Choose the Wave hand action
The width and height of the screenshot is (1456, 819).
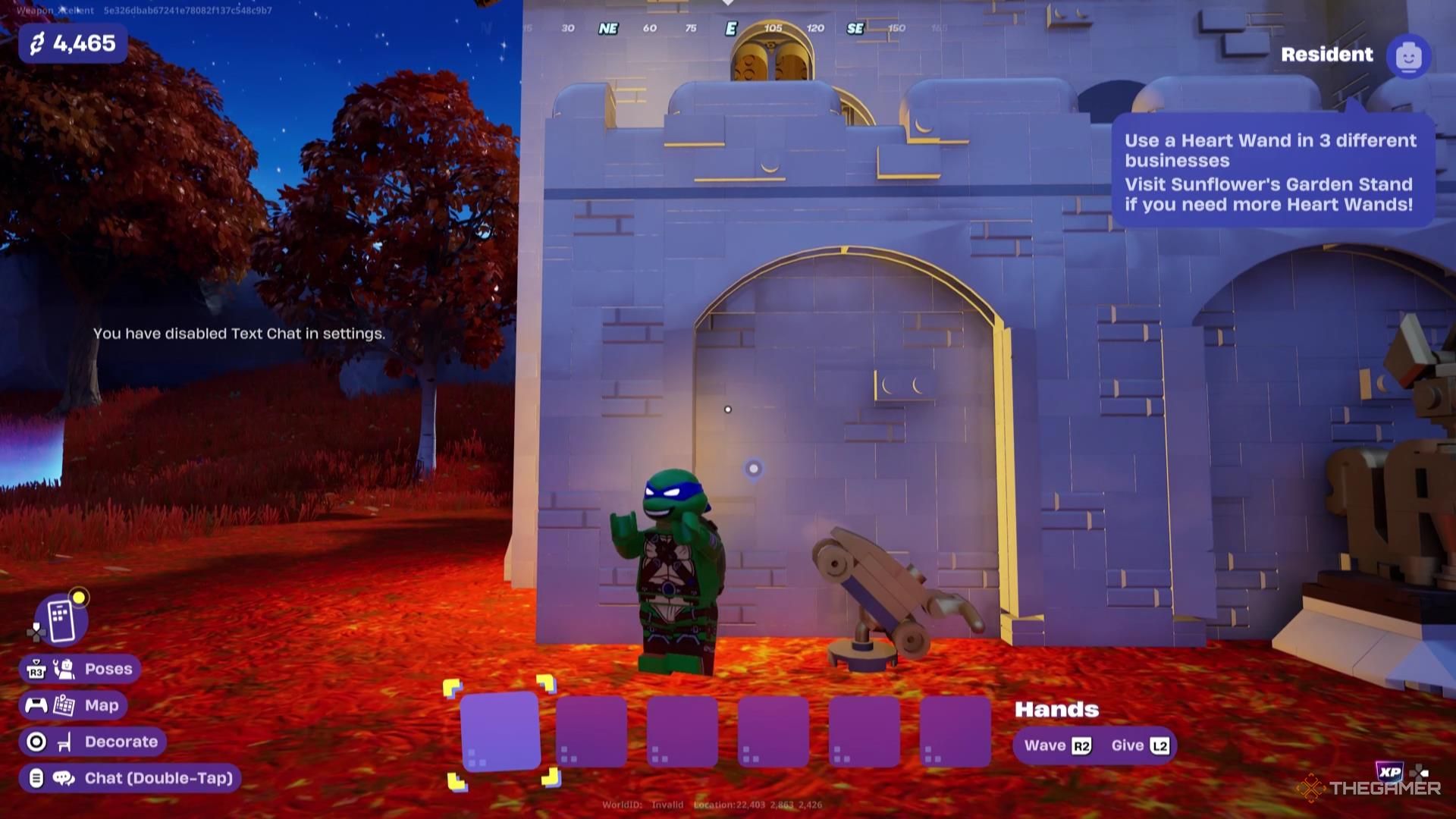pyautogui.click(x=1057, y=745)
